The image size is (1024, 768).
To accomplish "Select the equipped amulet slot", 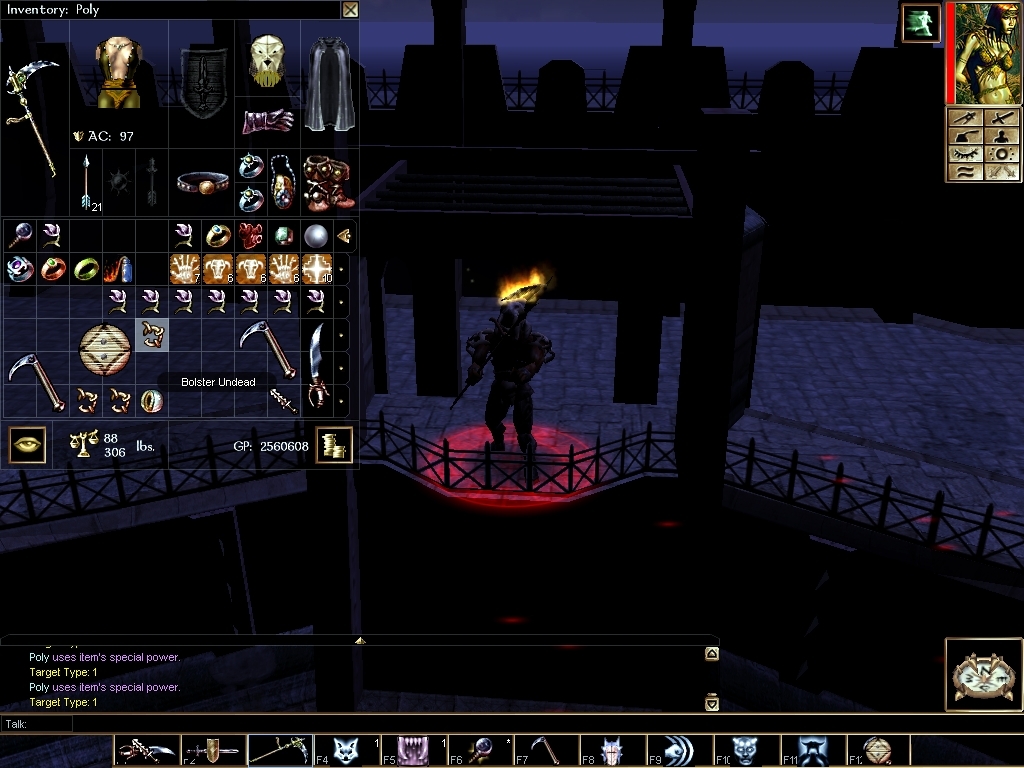I will pyautogui.click(x=283, y=182).
